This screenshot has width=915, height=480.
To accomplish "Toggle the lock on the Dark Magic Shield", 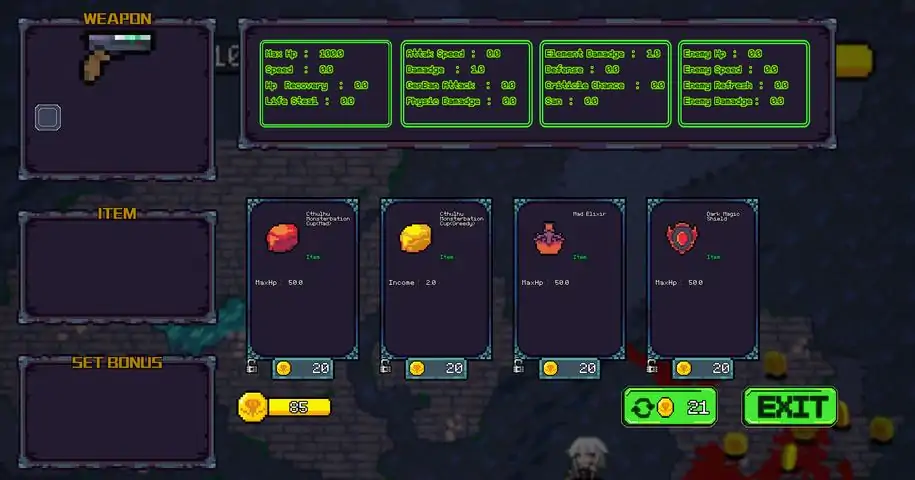I will coord(652,367).
